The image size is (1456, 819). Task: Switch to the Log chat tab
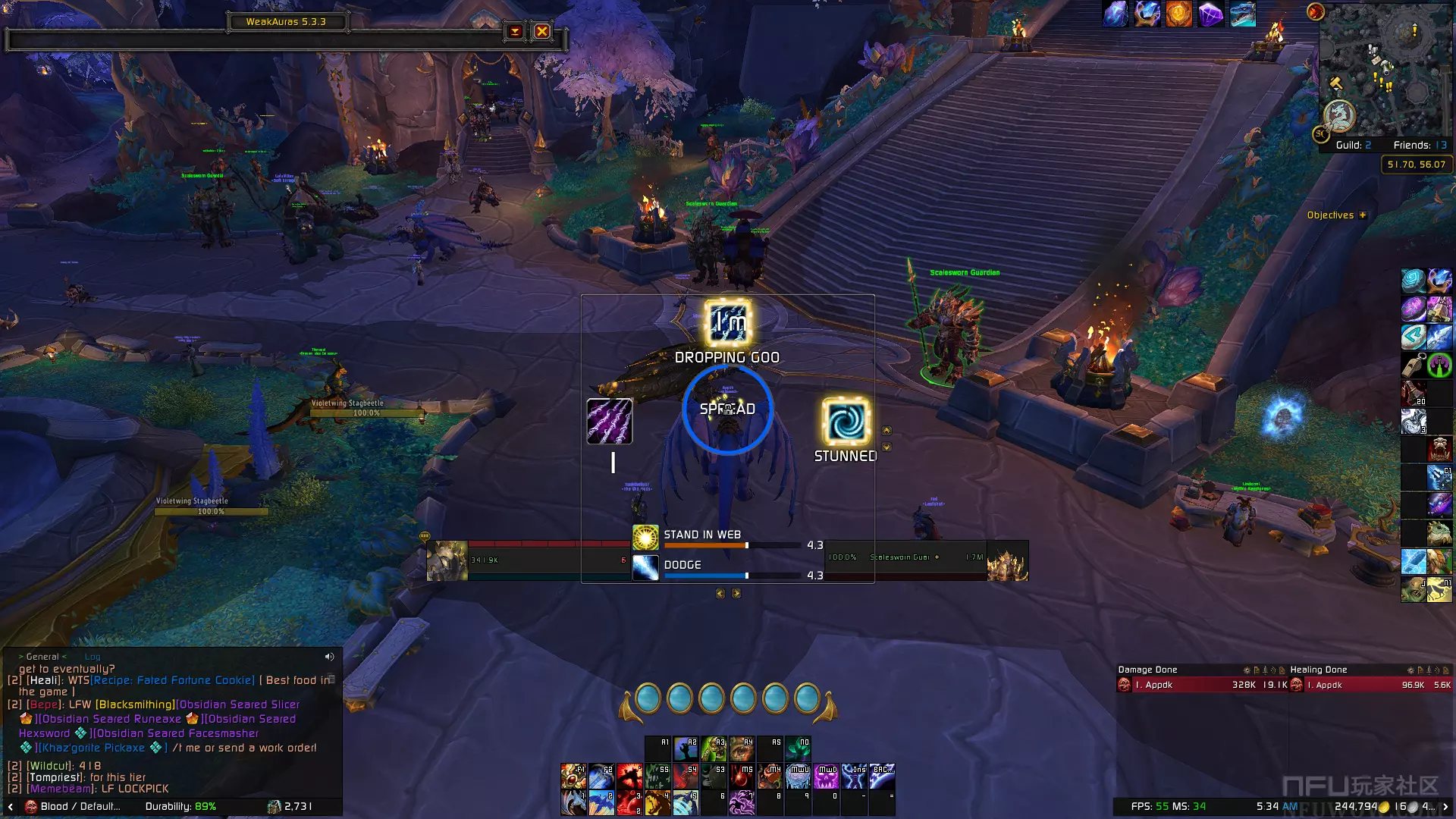tap(93, 657)
